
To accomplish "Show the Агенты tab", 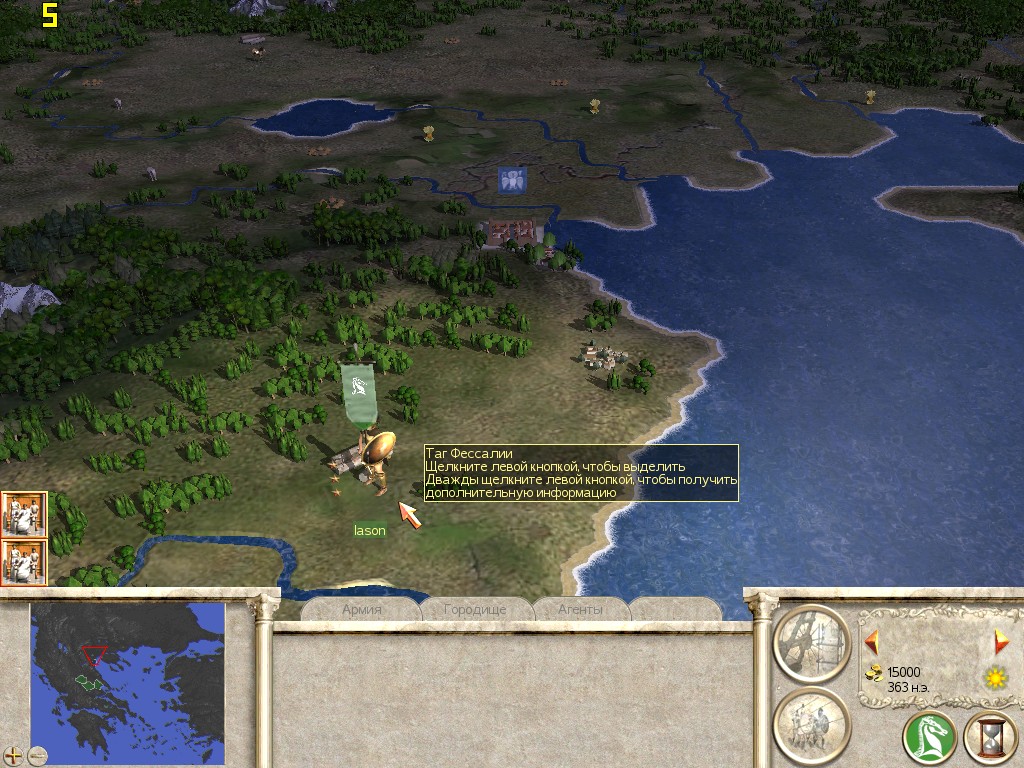I will (x=581, y=609).
